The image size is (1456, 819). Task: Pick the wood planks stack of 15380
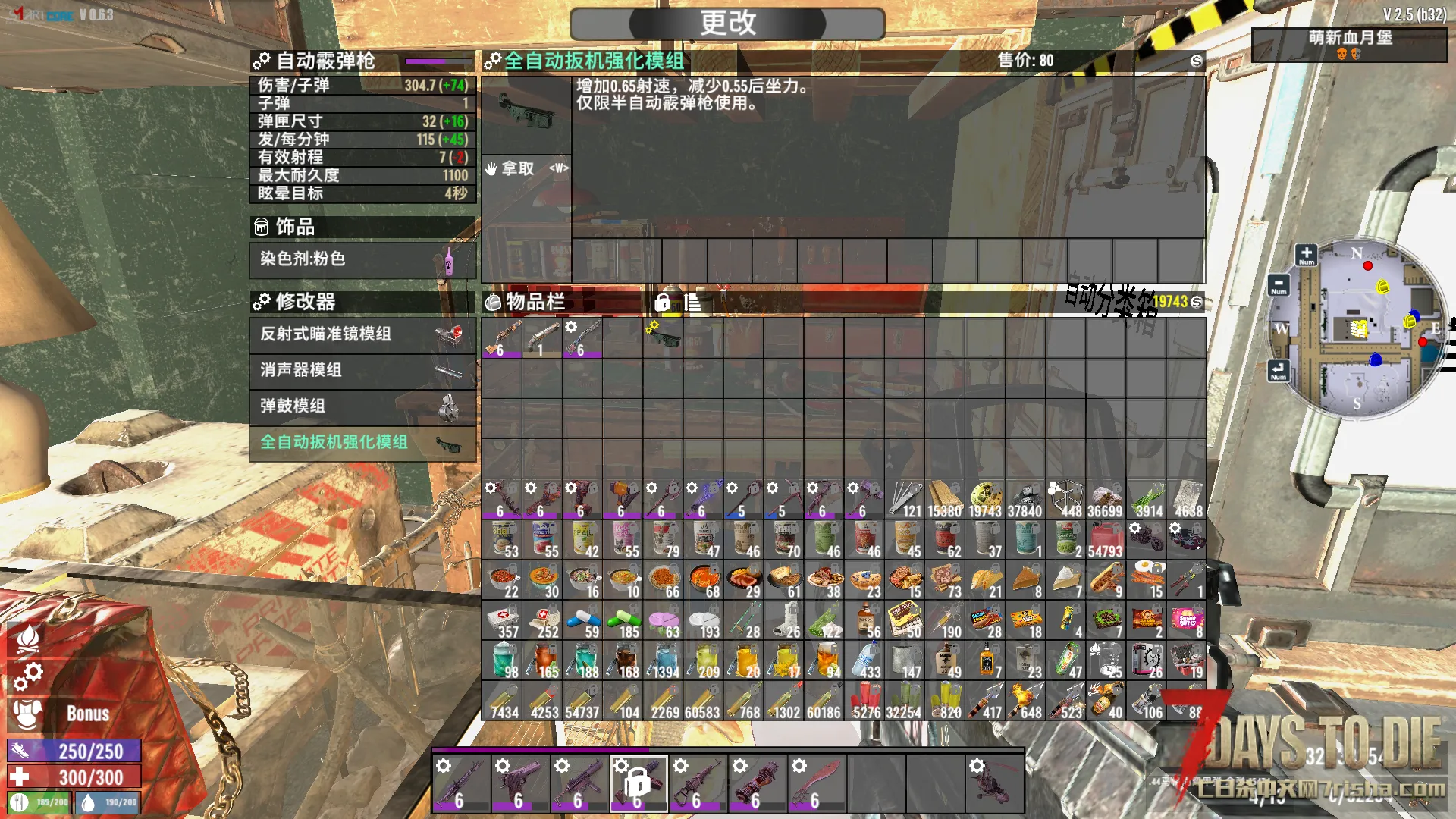coord(944,500)
